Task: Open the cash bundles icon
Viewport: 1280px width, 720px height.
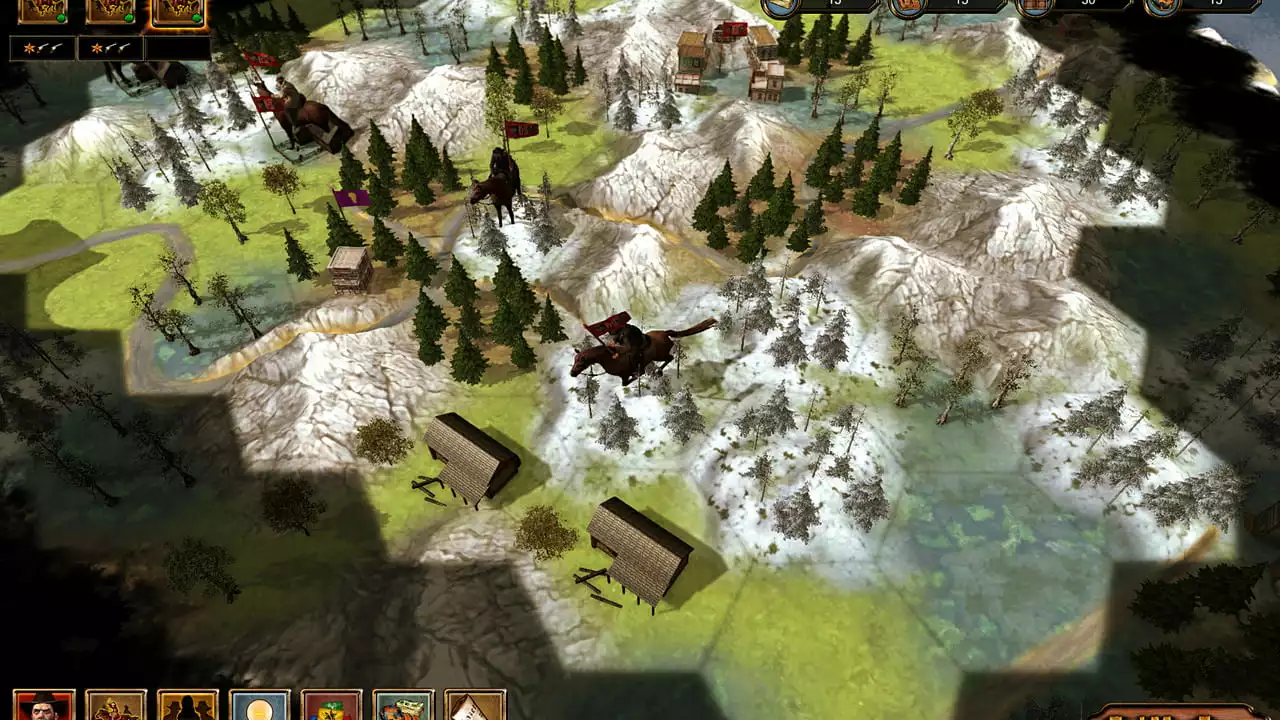Action: click(x=404, y=705)
